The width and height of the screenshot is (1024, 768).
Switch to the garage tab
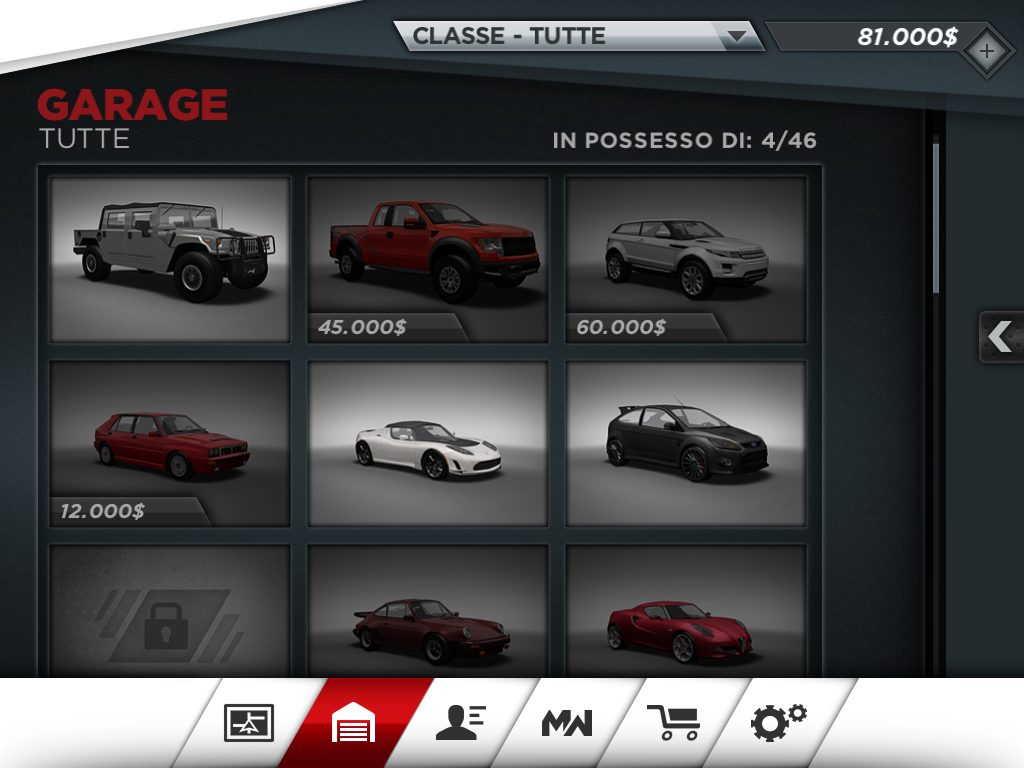(x=355, y=723)
